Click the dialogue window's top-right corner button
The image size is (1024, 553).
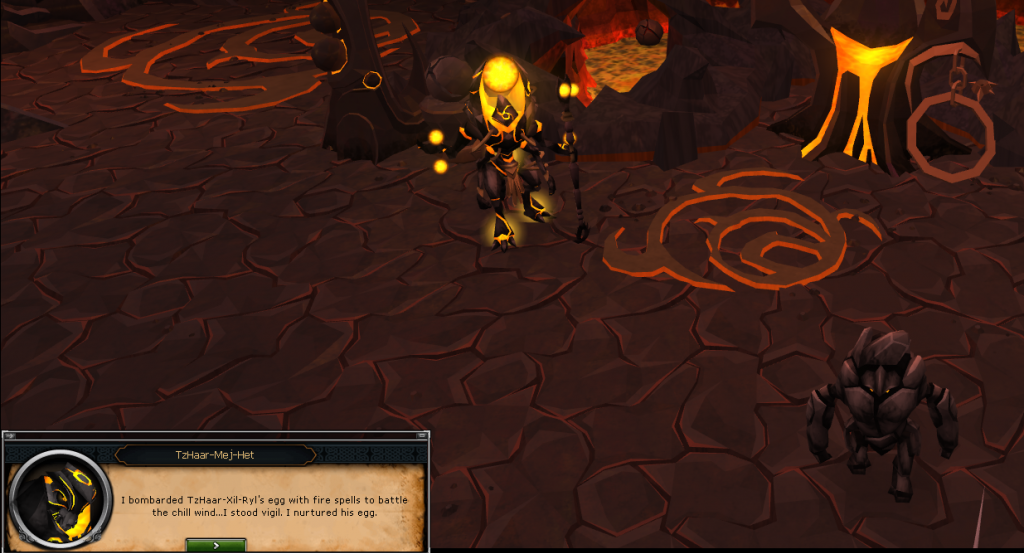(x=424, y=436)
